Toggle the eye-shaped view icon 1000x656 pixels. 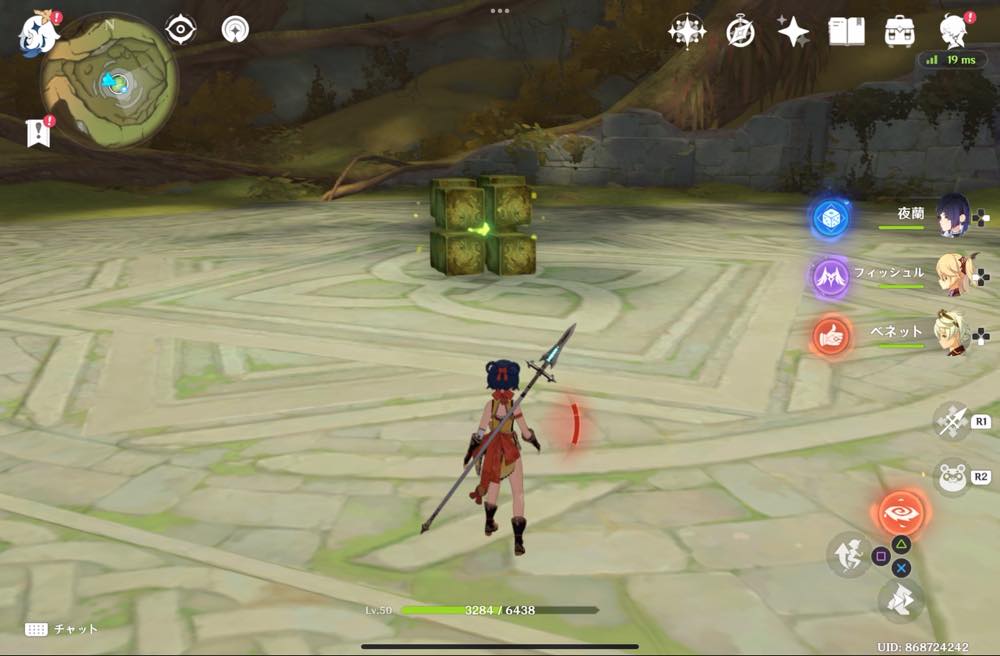coord(181,30)
